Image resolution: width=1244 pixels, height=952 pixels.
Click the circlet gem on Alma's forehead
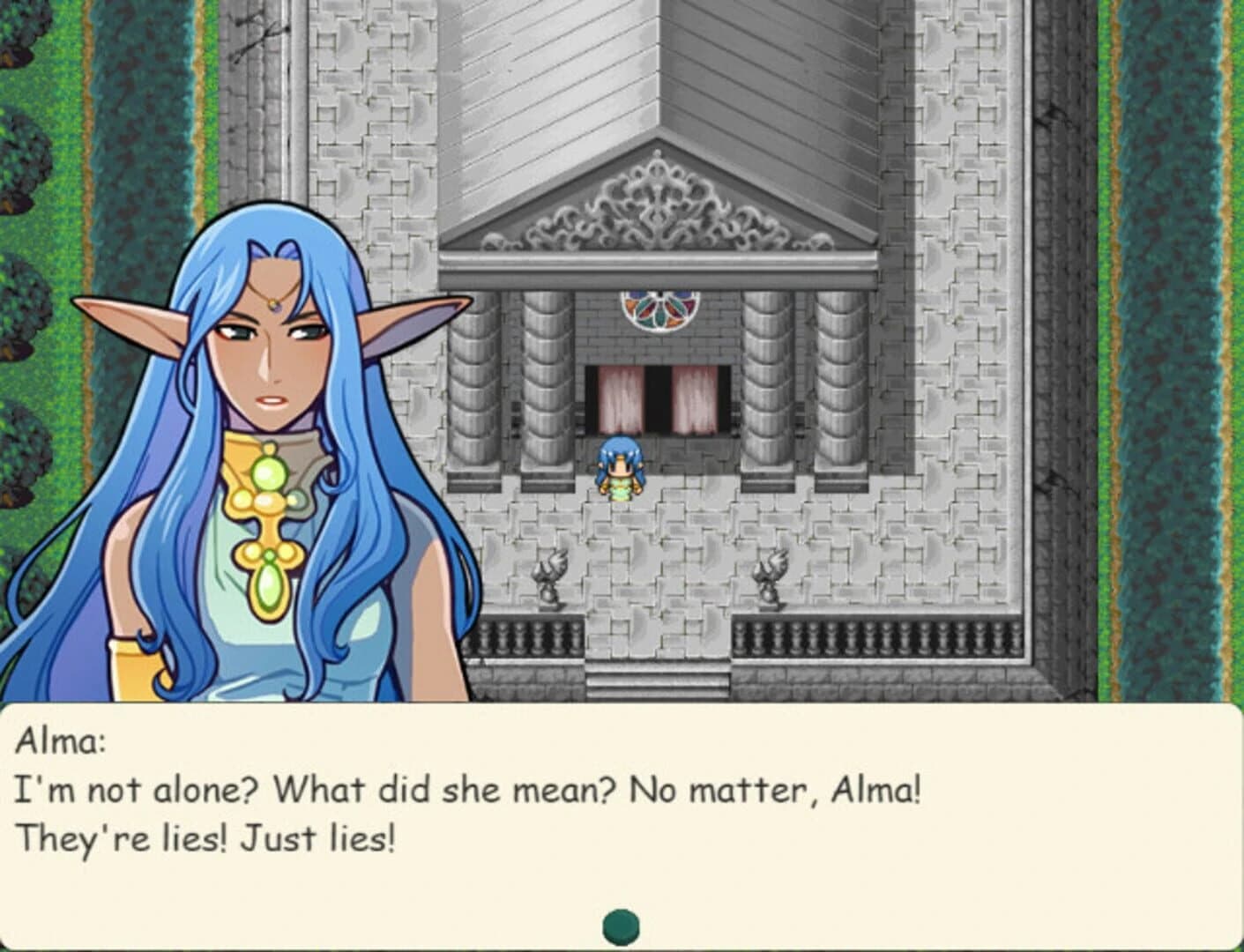click(274, 304)
